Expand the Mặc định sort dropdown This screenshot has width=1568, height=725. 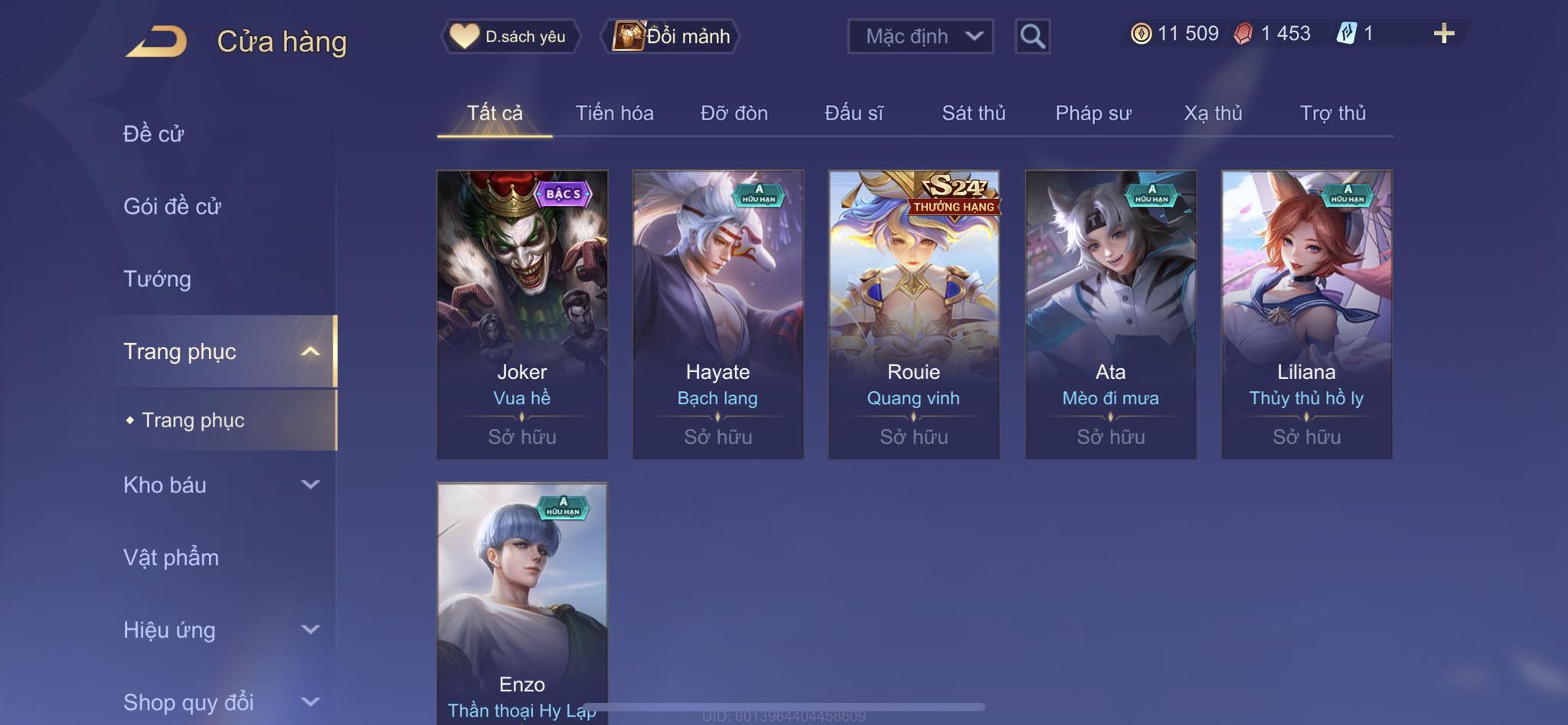point(920,36)
